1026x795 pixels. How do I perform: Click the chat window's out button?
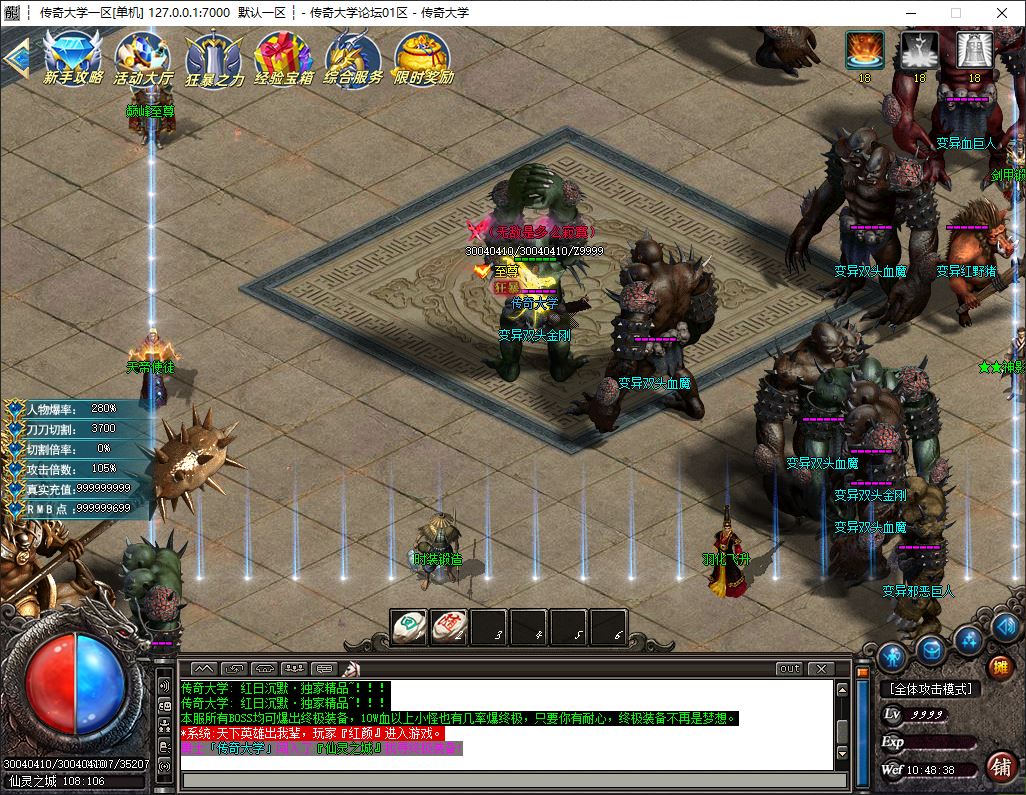789,668
